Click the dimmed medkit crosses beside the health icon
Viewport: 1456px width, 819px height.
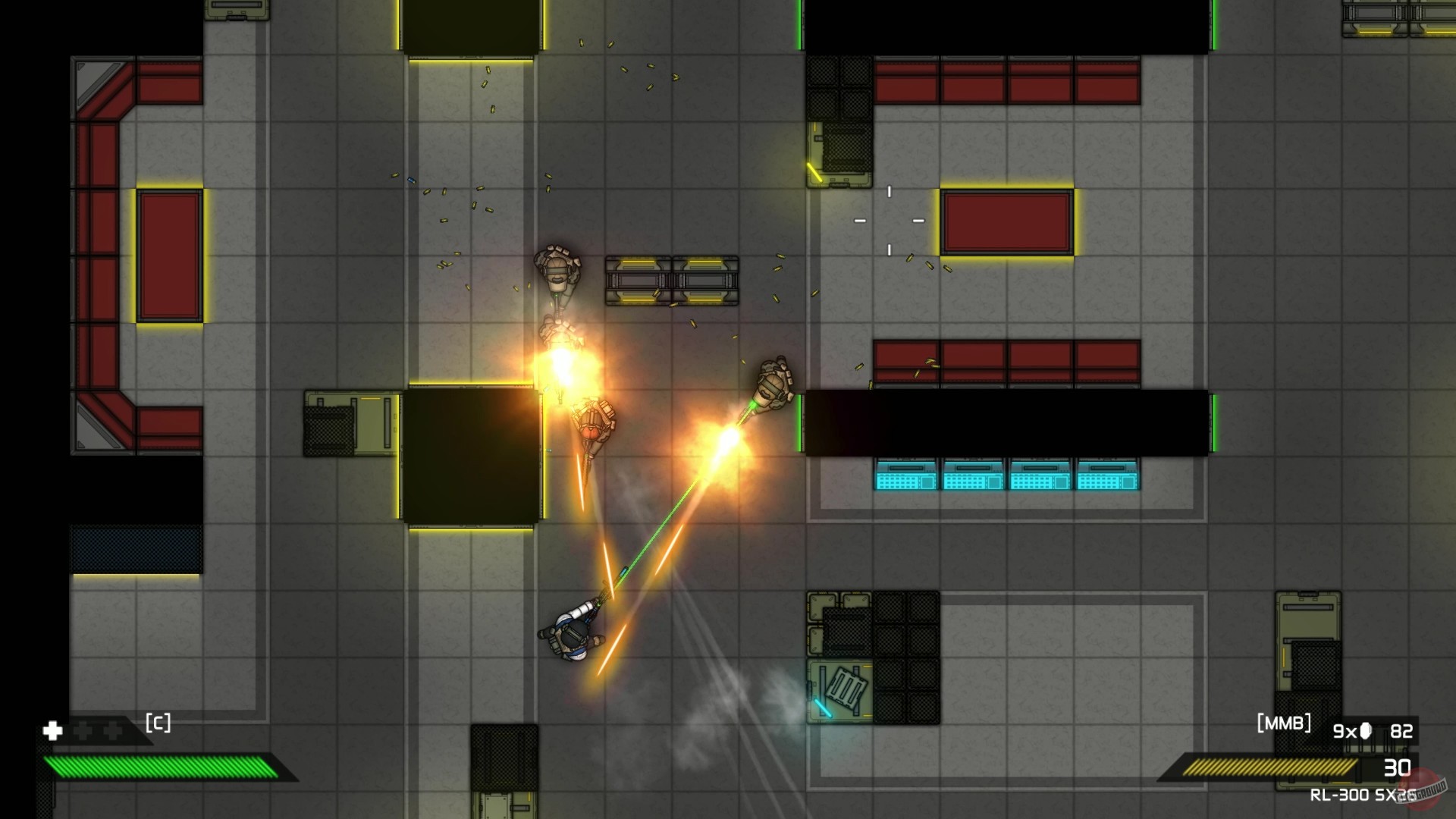97,731
